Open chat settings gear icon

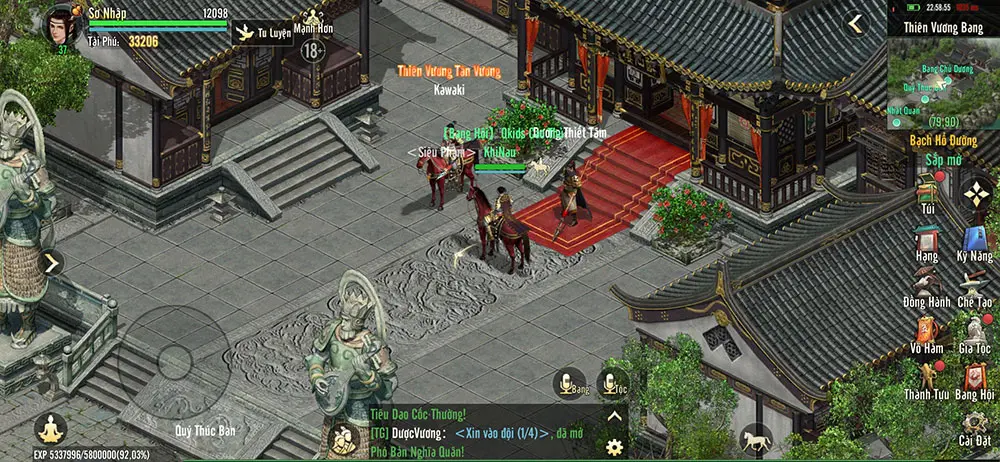615,445
